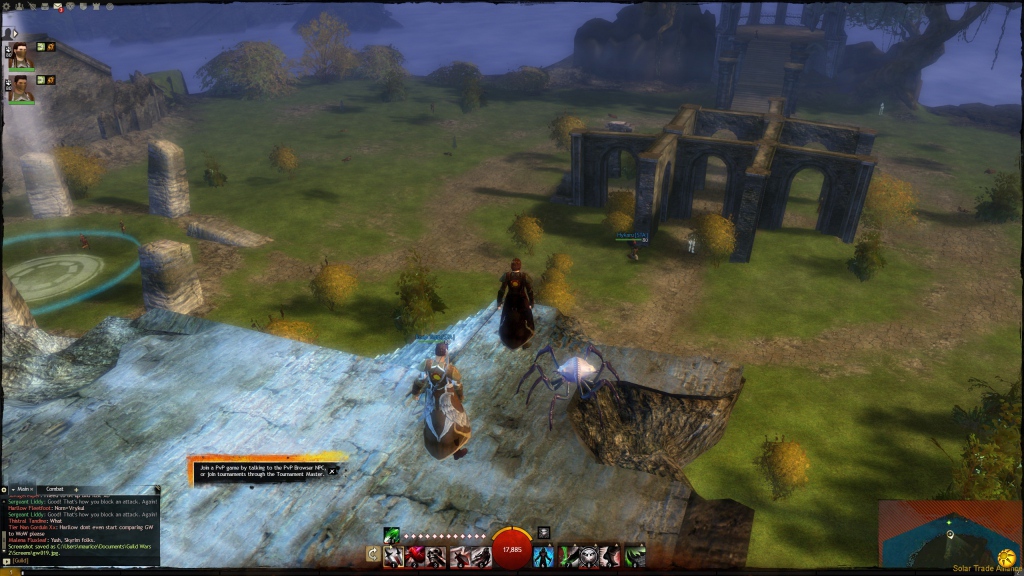Image resolution: width=1024 pixels, height=576 pixels.
Task: Switch to the Combat chat tab
Action: [x=54, y=489]
